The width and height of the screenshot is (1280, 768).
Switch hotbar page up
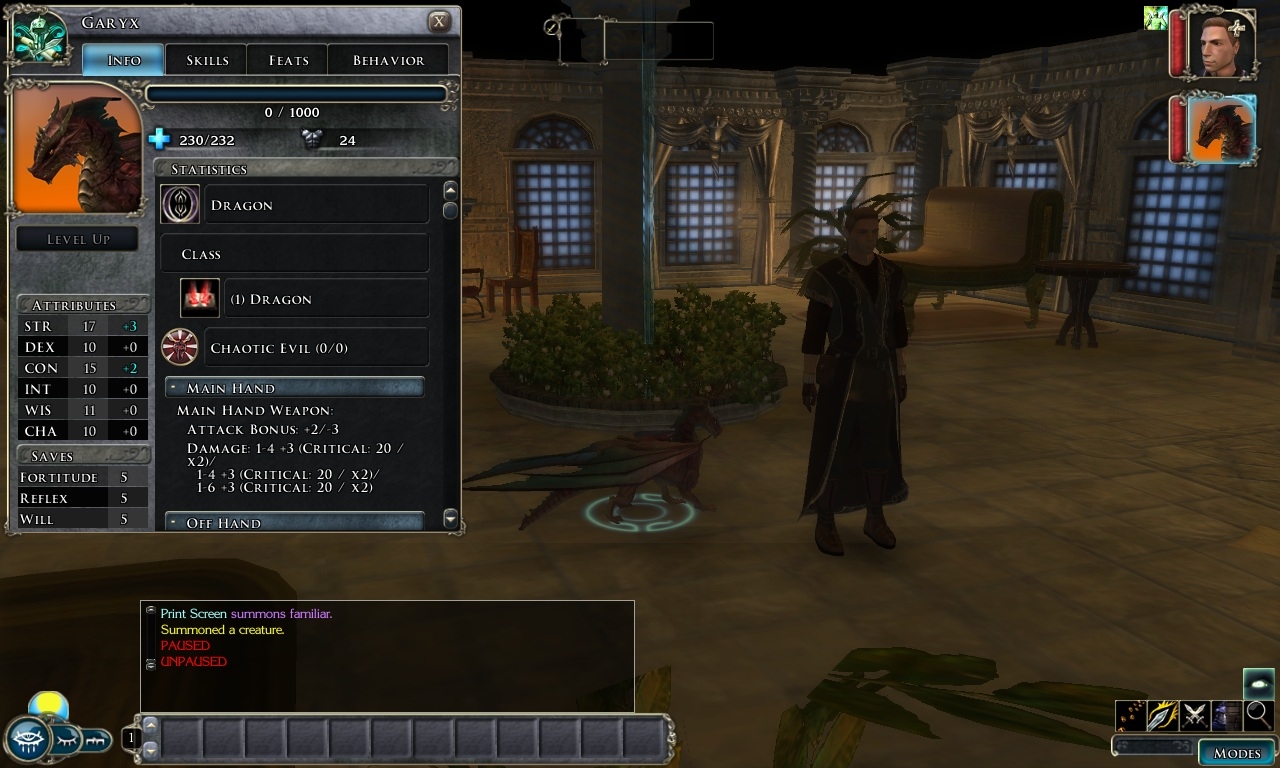click(151, 724)
